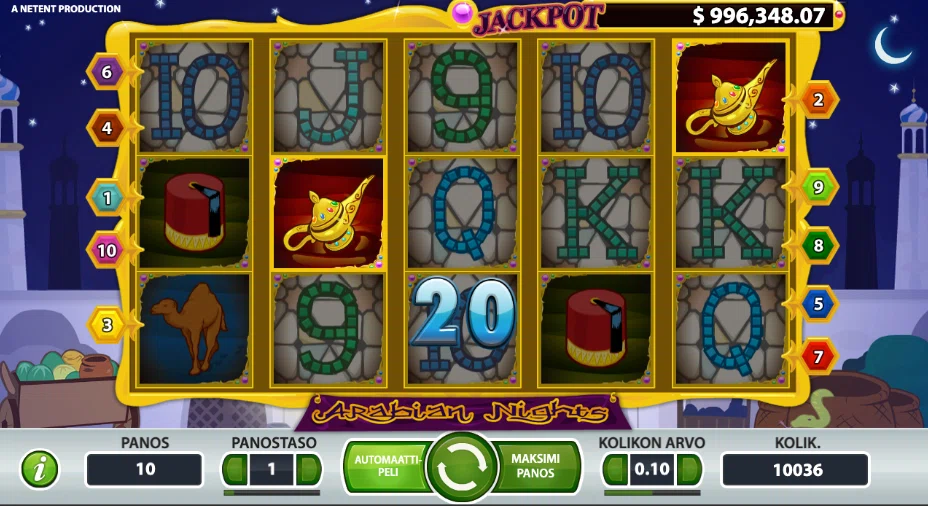Select payline 7 marker
The width and height of the screenshot is (928, 506).
[819, 355]
